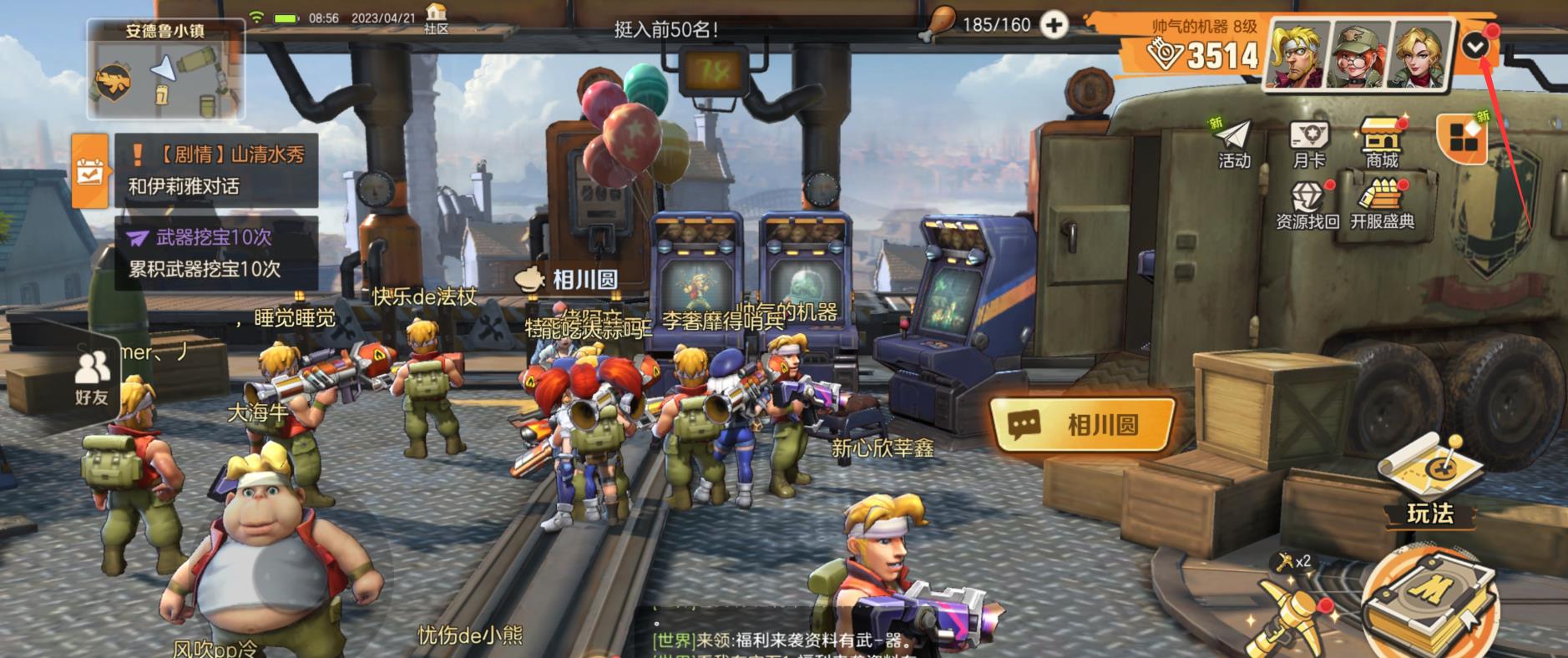Image resolution: width=1568 pixels, height=658 pixels.
Task: Open the 开服盛典 event
Action: pyautogui.click(x=1382, y=206)
